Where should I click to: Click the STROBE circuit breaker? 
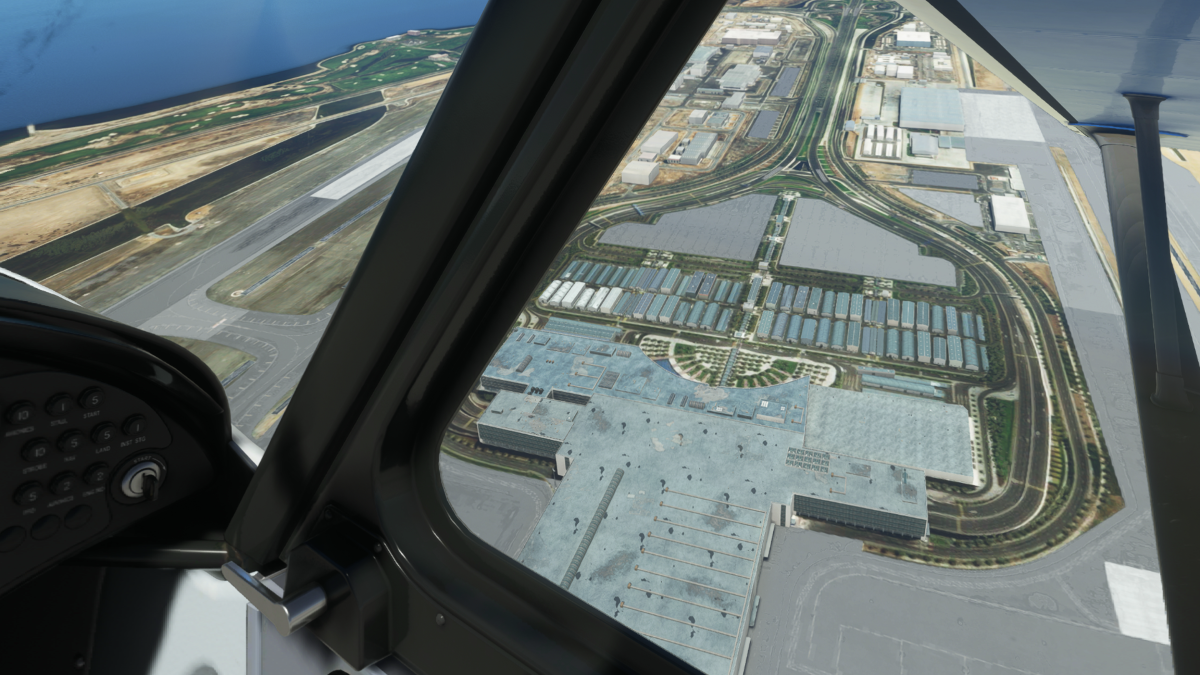(x=37, y=451)
